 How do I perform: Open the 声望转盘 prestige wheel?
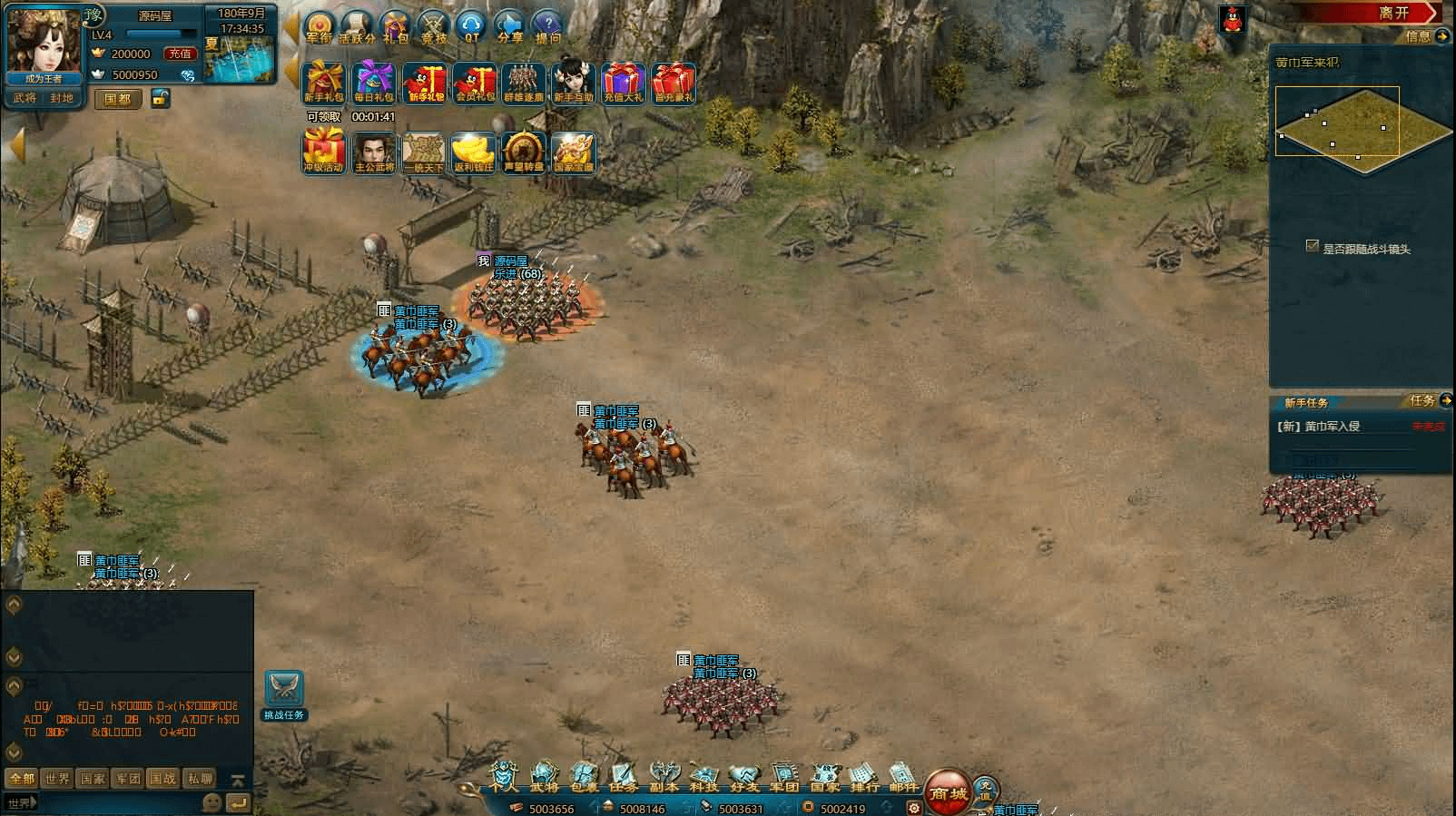[524, 152]
